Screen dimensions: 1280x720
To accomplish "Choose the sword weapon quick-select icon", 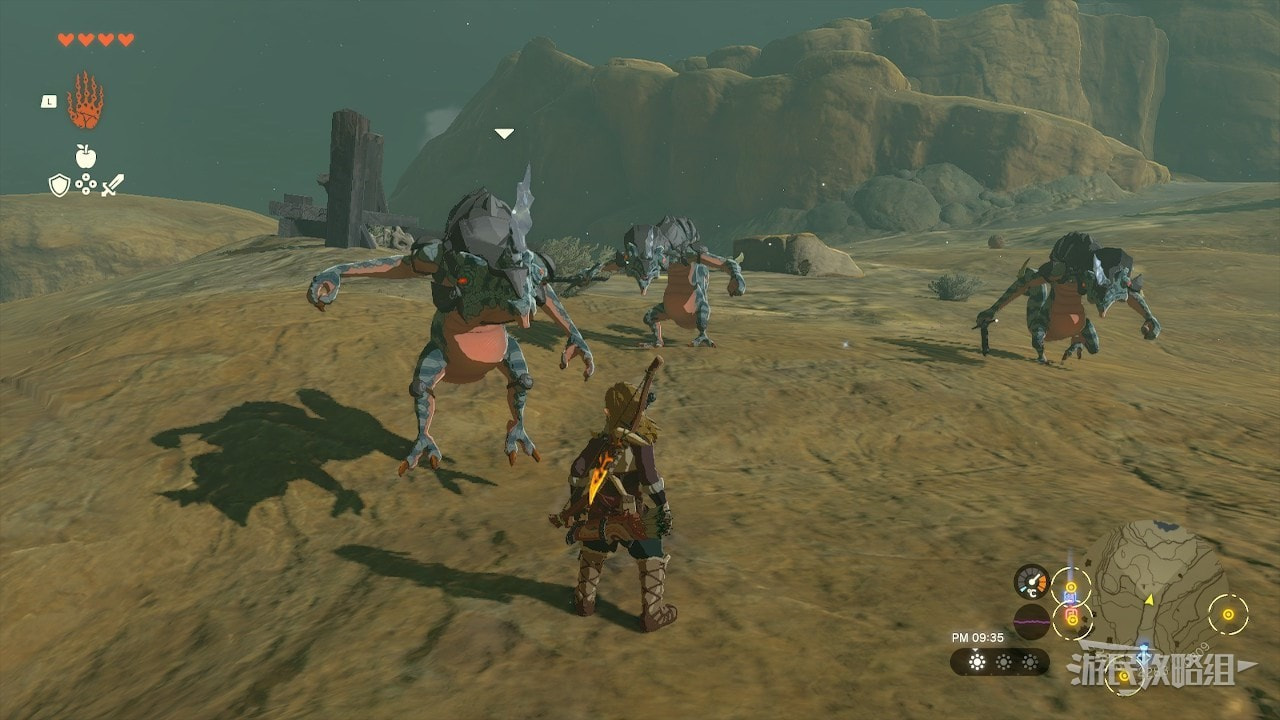I will 112,185.
